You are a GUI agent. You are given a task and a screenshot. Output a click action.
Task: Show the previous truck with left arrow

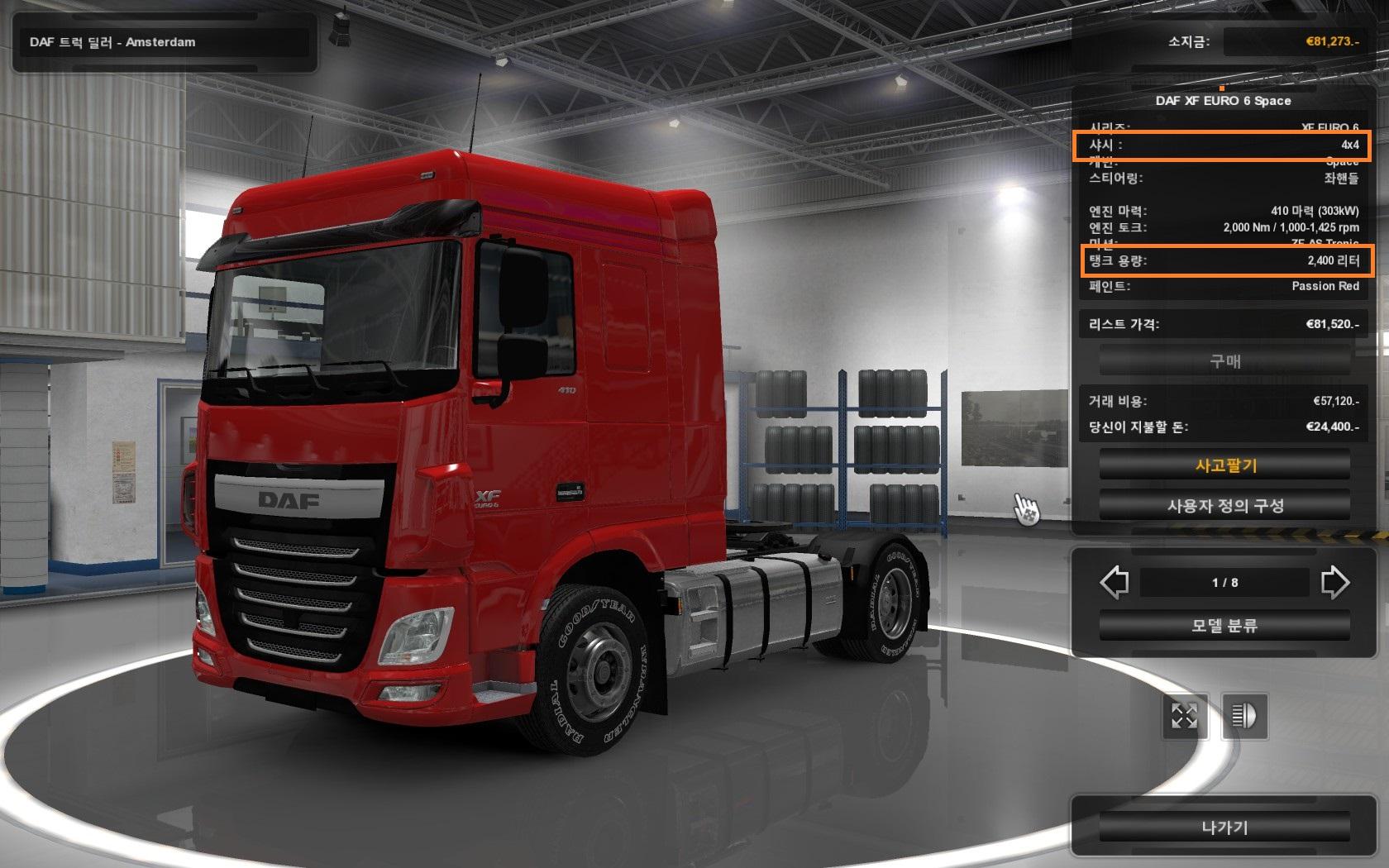pyautogui.click(x=1115, y=582)
